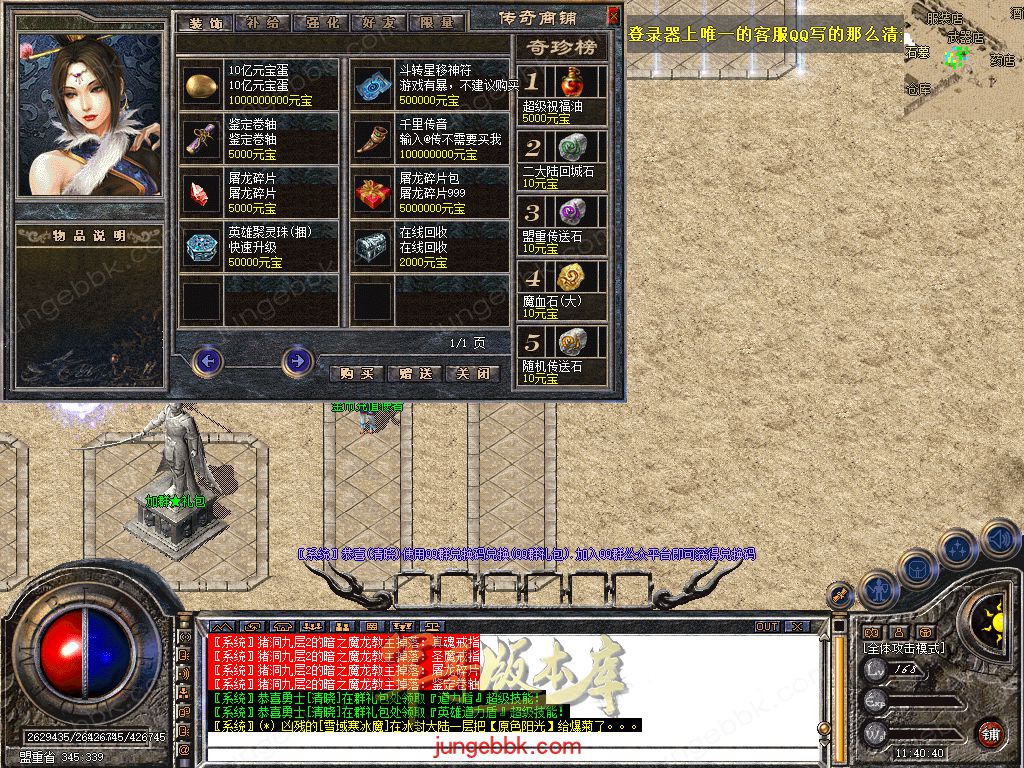1024x768 pixels.
Task: Pick the 千里传音 horn item
Action: [373, 139]
